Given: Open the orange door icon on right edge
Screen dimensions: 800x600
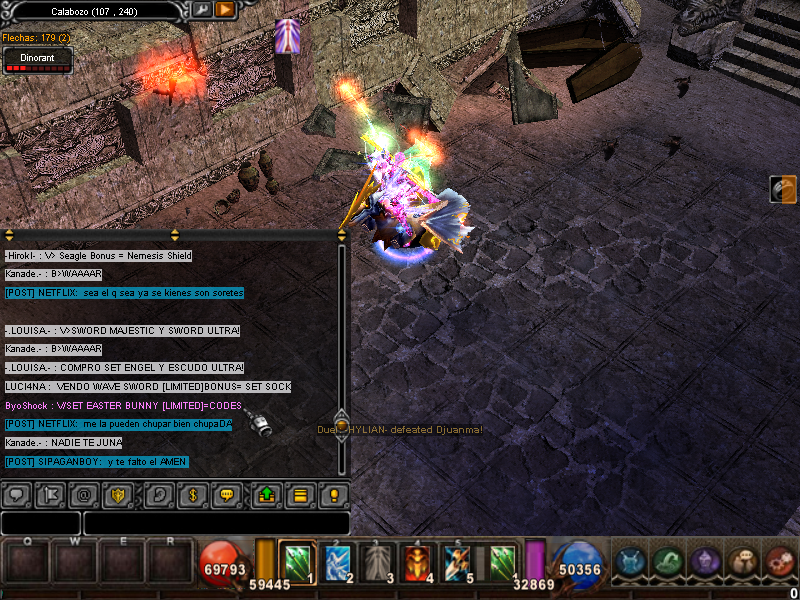Looking at the screenshot, I should 783,189.
